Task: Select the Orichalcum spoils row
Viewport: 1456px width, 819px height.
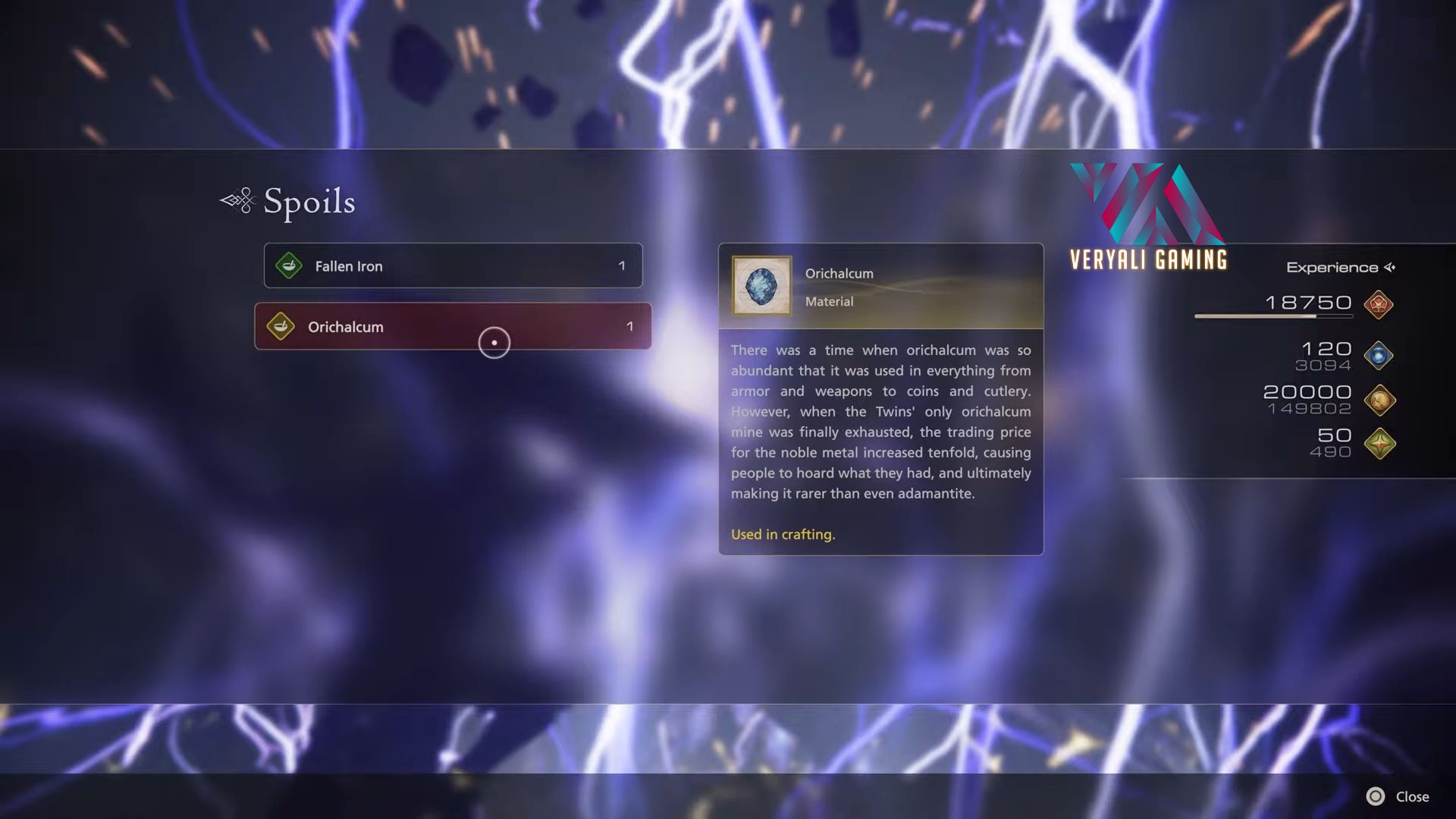Action: point(453,327)
